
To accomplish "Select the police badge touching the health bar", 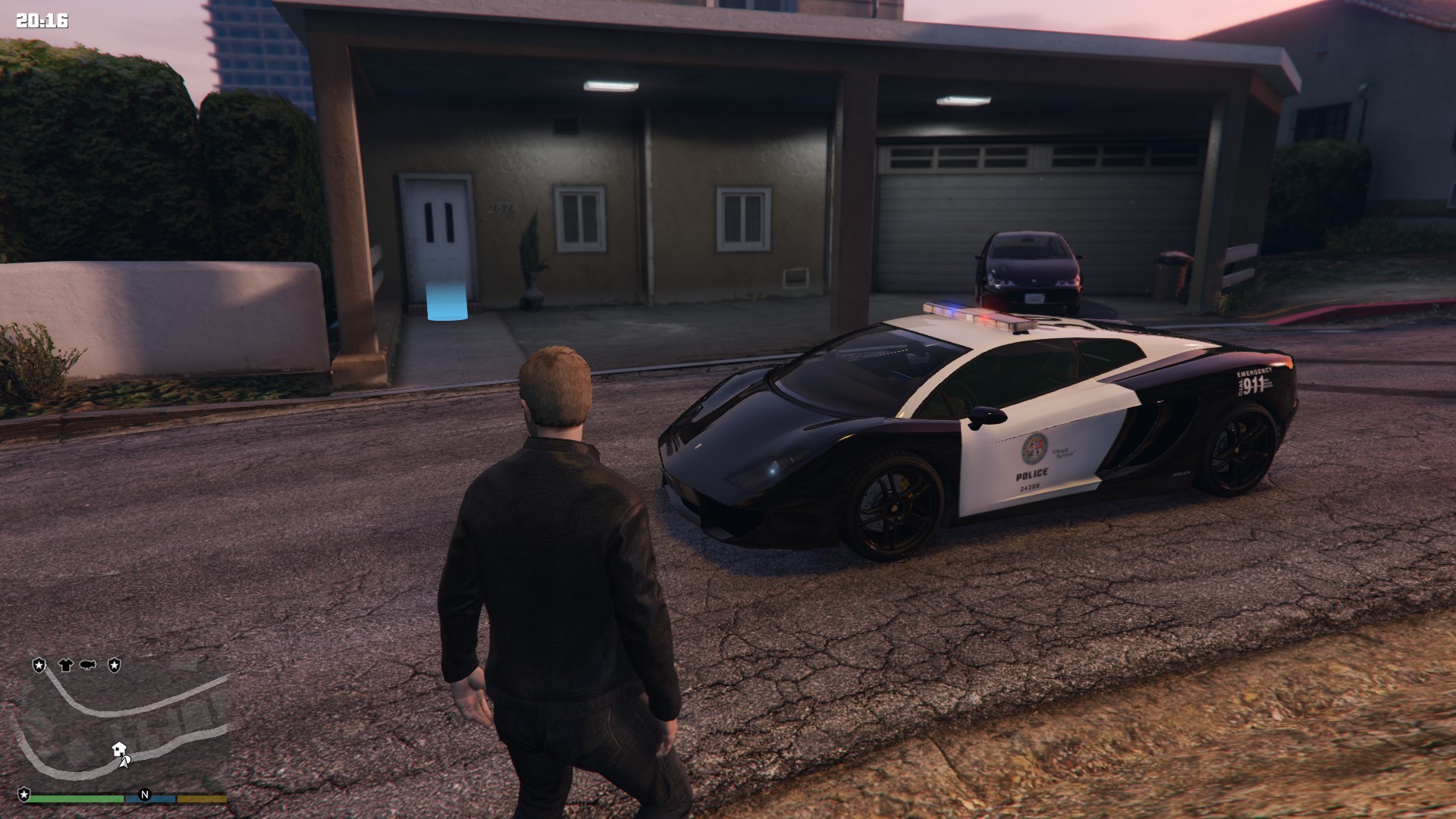I will tap(24, 794).
